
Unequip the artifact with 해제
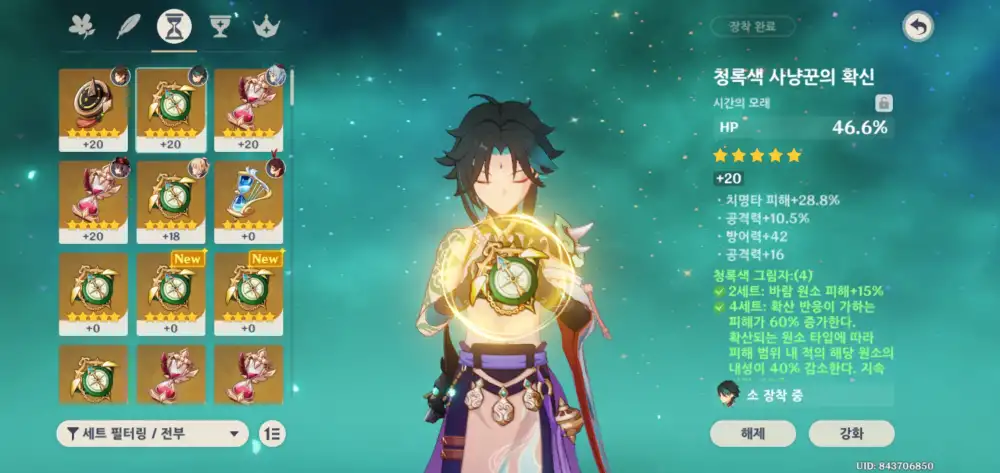753,433
